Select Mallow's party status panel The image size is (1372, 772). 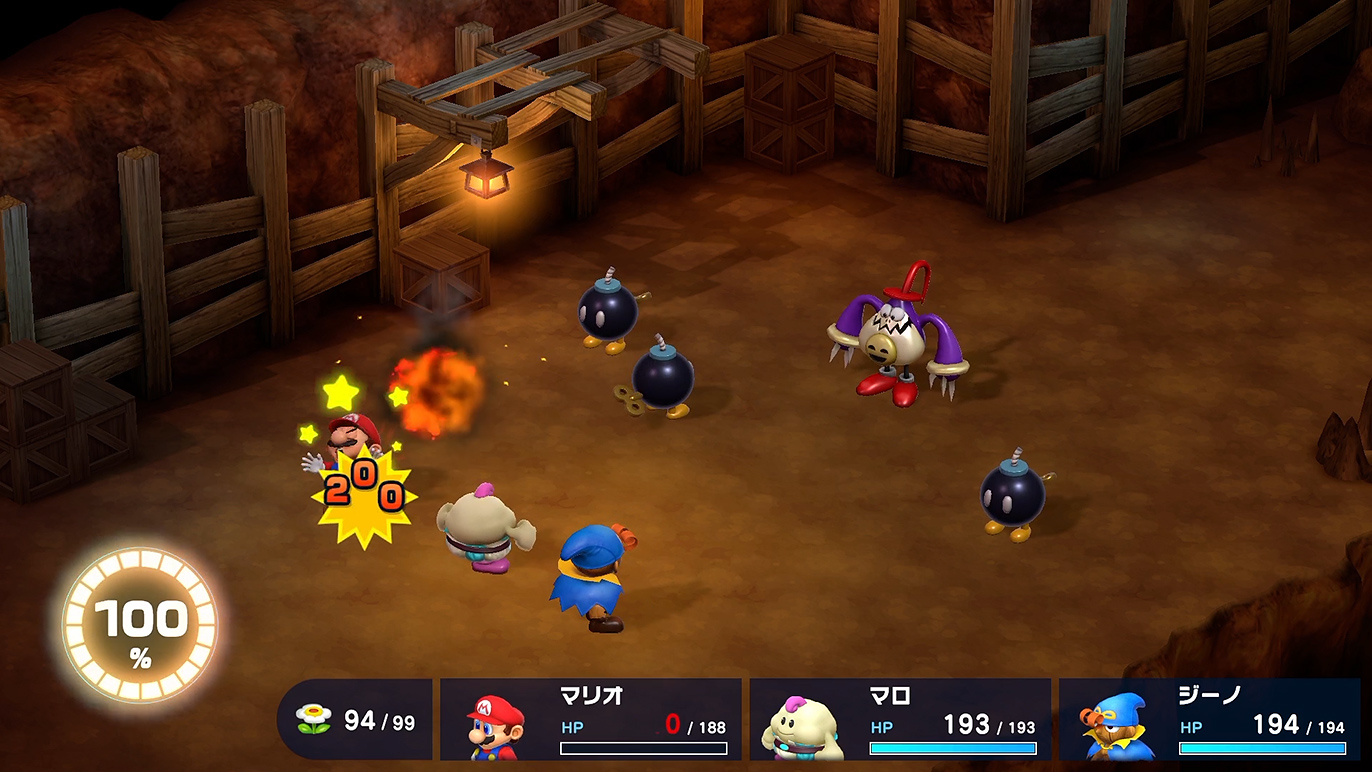(x=900, y=719)
